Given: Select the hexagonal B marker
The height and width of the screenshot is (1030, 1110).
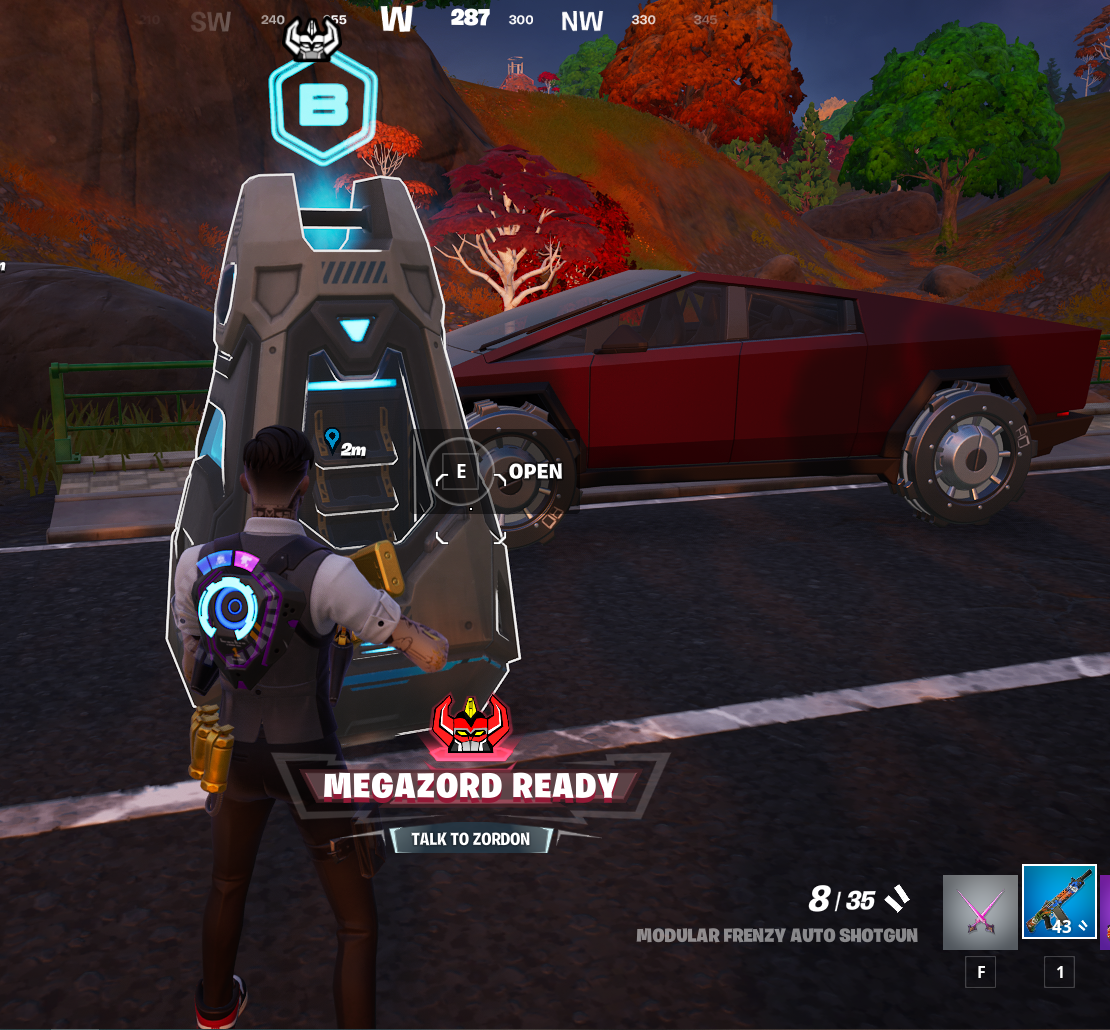Looking at the screenshot, I should tap(322, 104).
